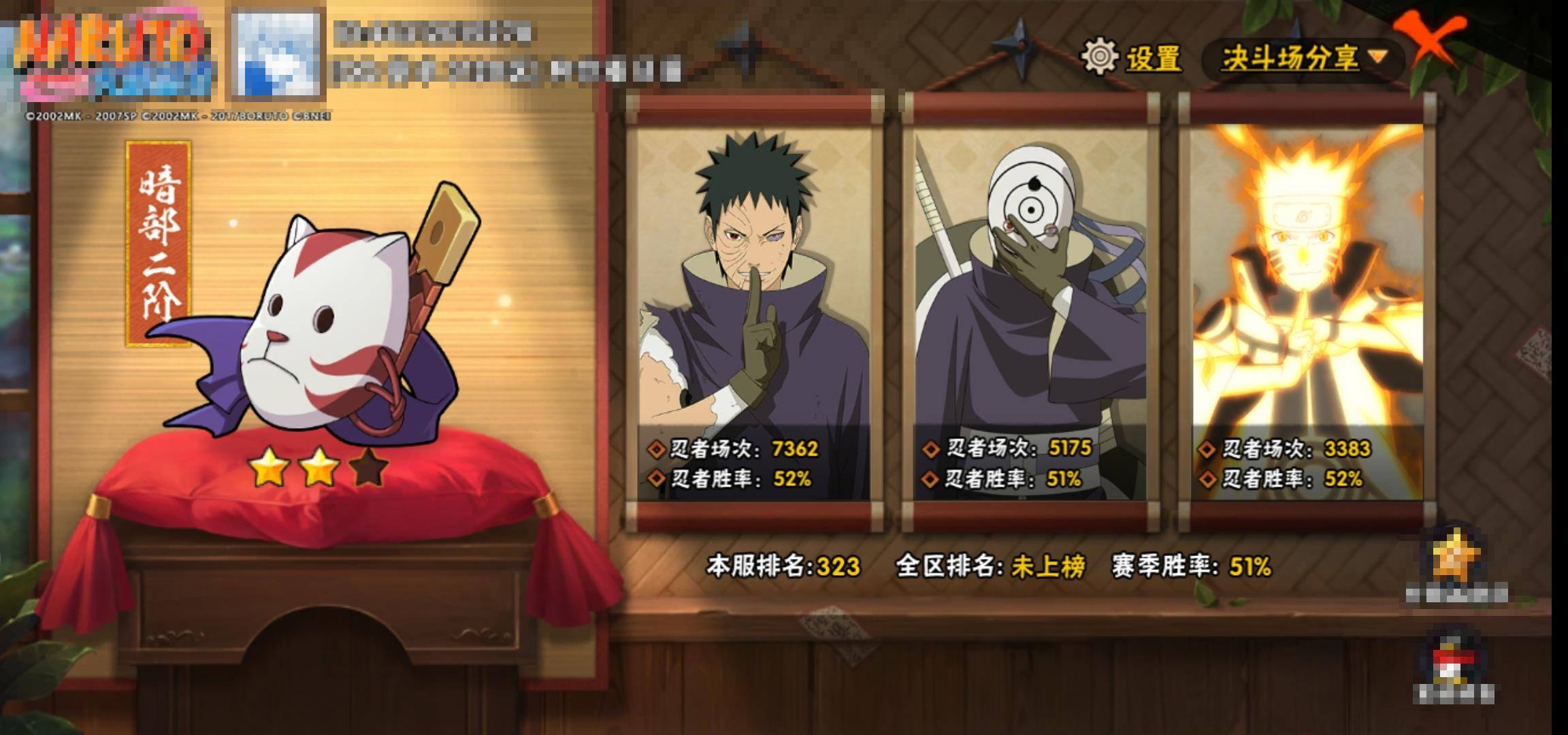Open the 设置 gear settings
The height and width of the screenshot is (735, 1568).
(x=1132, y=57)
